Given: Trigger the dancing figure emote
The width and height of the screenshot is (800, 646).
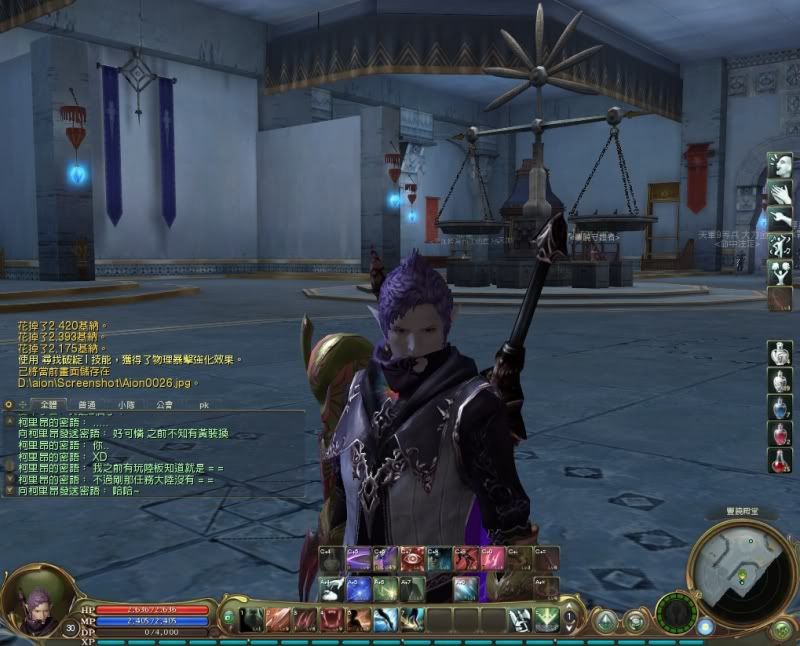Looking at the screenshot, I should pos(780,245).
